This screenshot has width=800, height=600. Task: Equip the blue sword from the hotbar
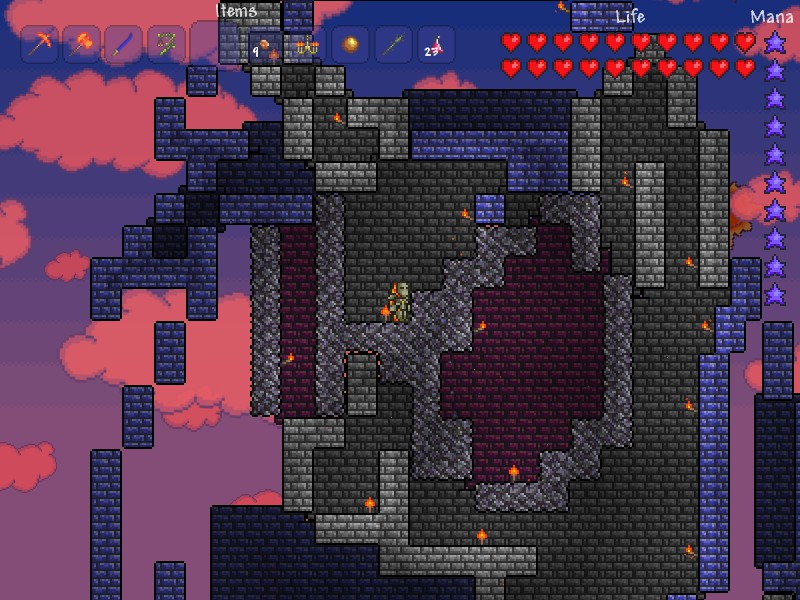(123, 45)
